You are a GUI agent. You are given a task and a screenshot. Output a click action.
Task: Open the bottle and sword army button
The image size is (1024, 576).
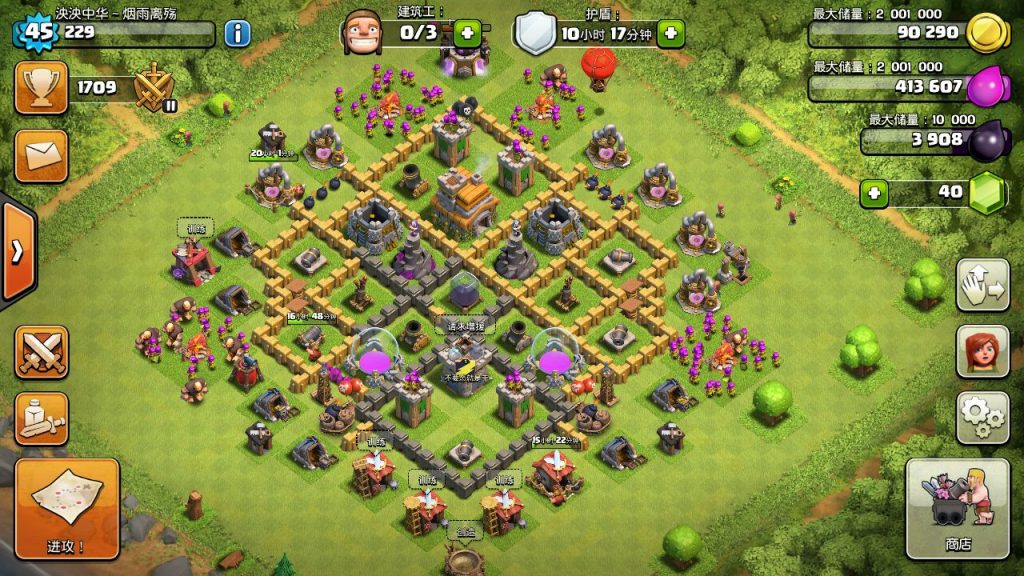click(42, 418)
